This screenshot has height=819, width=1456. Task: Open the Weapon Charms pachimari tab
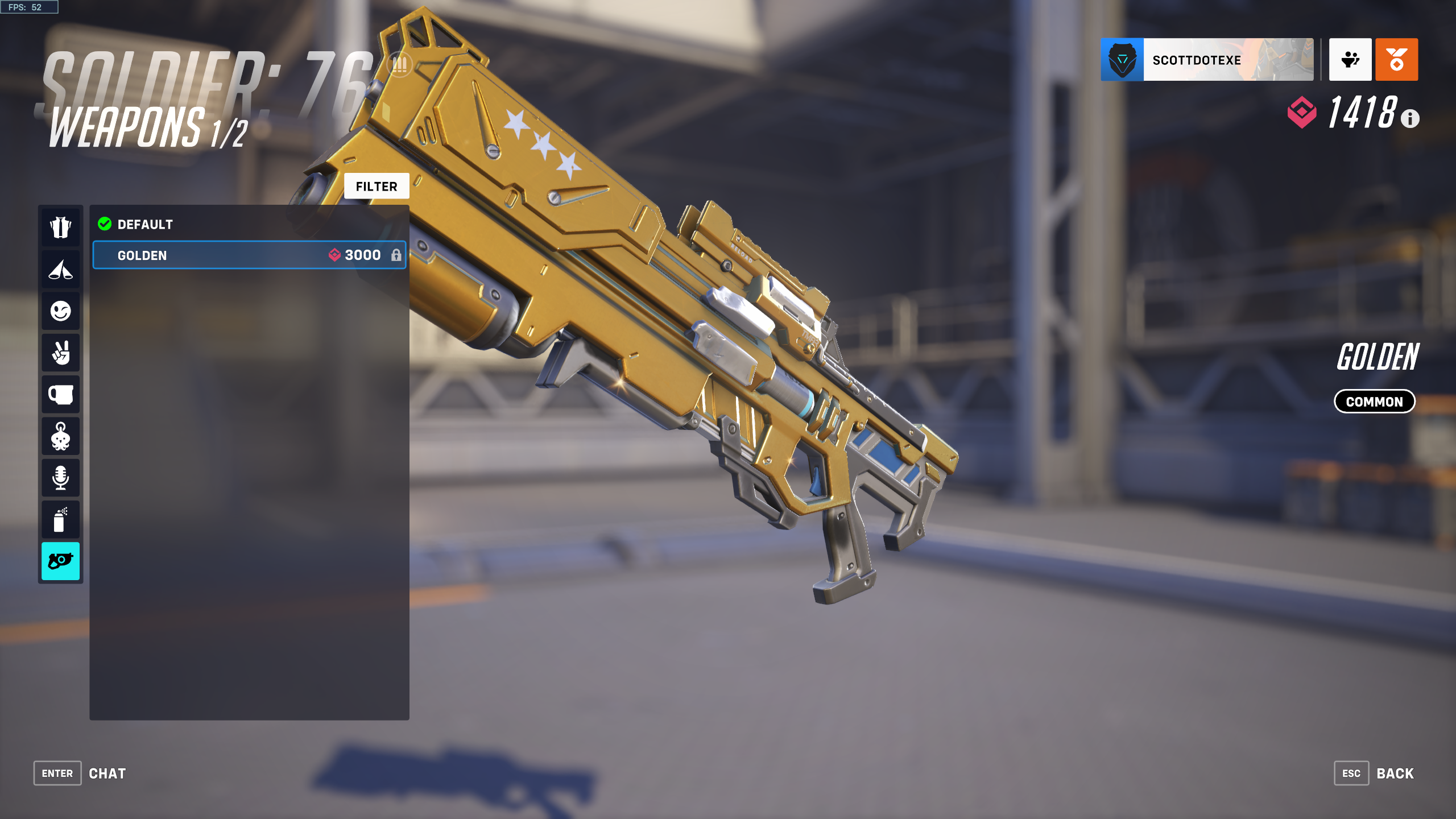click(61, 436)
